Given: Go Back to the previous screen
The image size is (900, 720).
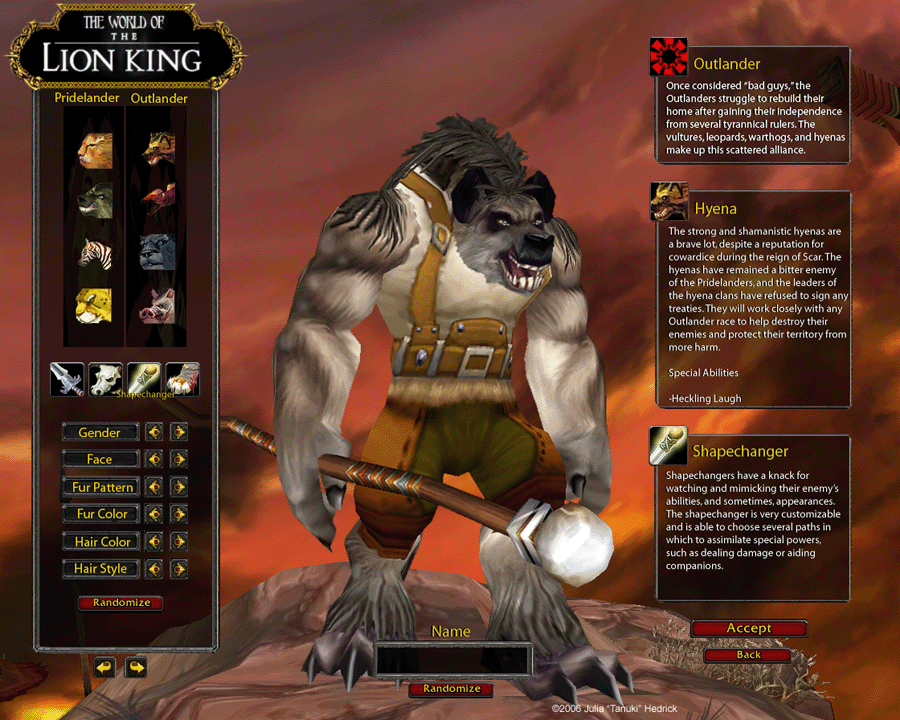Looking at the screenshot, I should 749,655.
